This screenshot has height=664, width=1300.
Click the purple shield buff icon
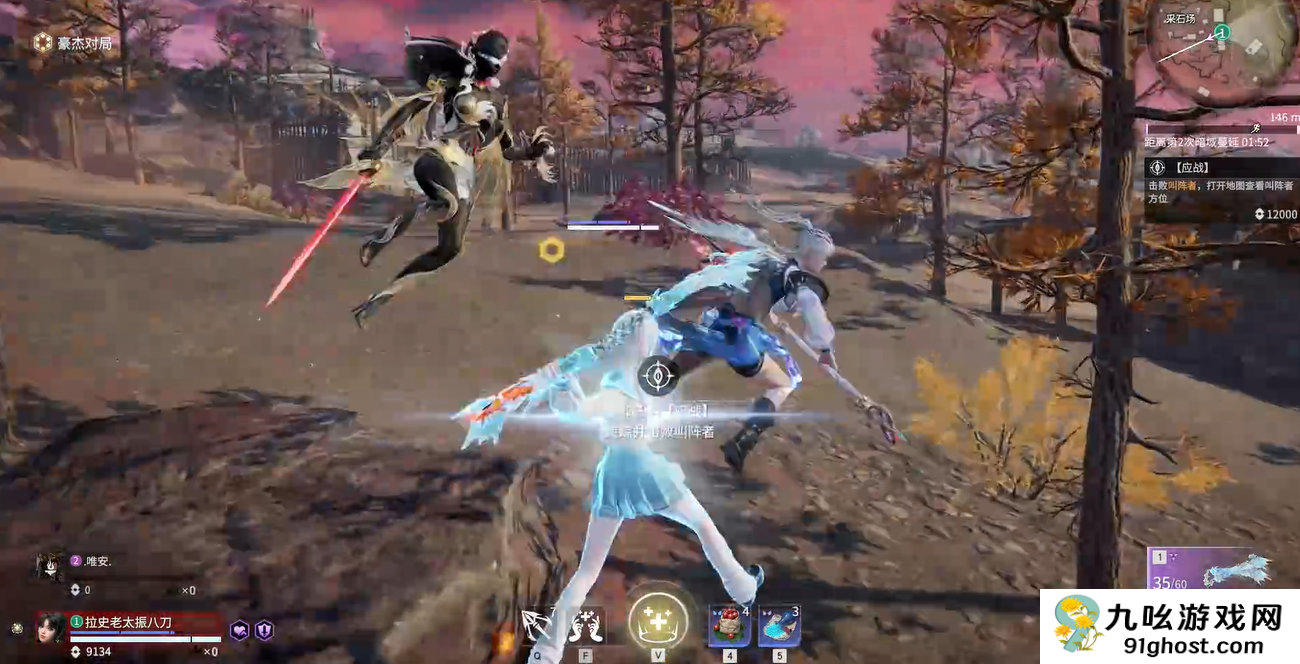point(264,630)
